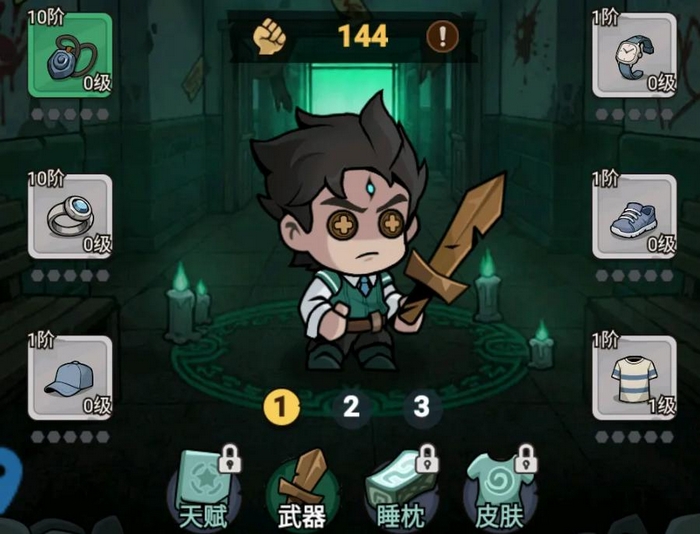The height and width of the screenshot is (534, 700).
Task: Choose the blue cap equipment slot
Action: coord(70,378)
